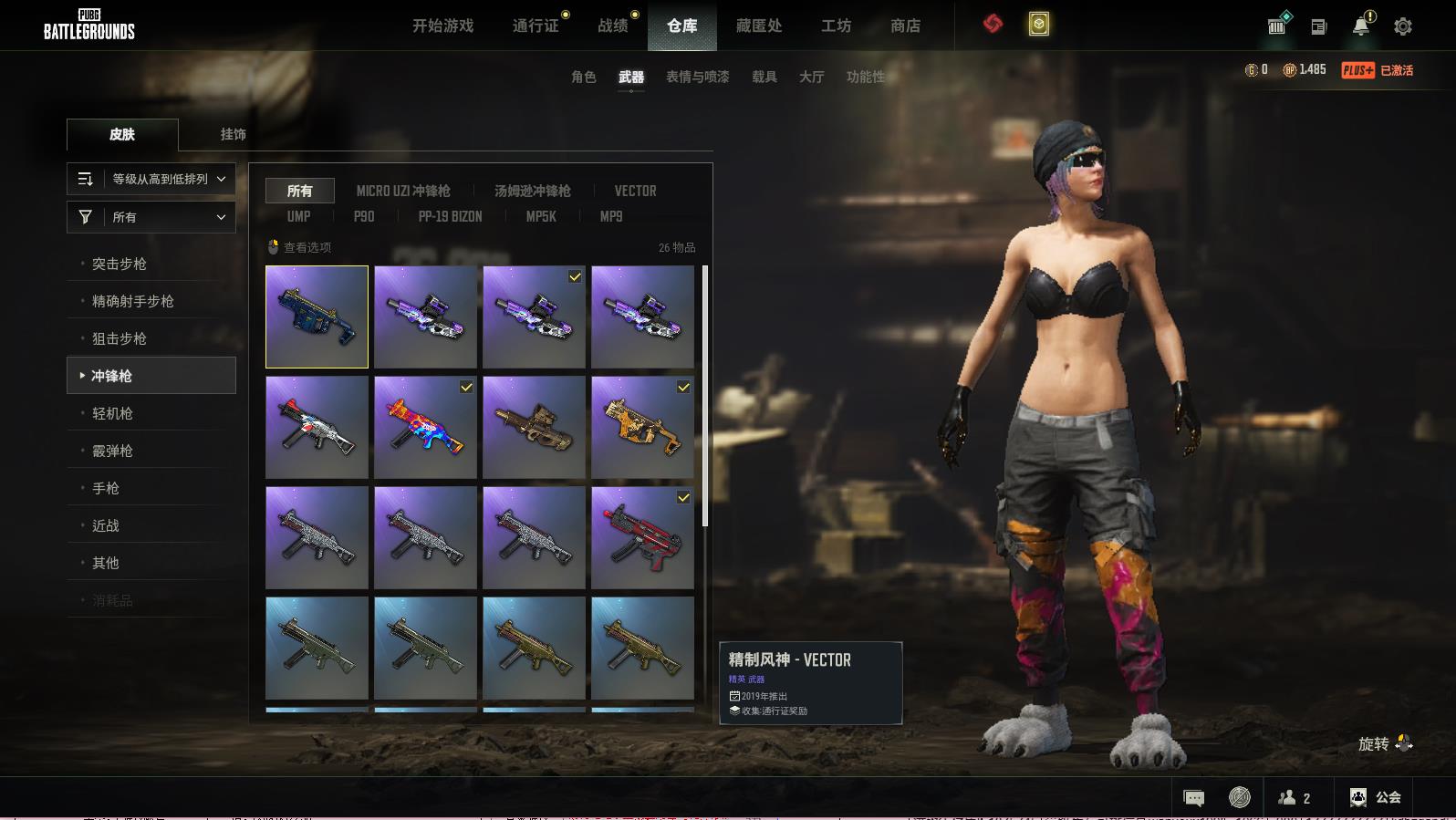Switch to the 载具 vehicle sub-tab
The height and width of the screenshot is (820, 1456).
point(764,77)
